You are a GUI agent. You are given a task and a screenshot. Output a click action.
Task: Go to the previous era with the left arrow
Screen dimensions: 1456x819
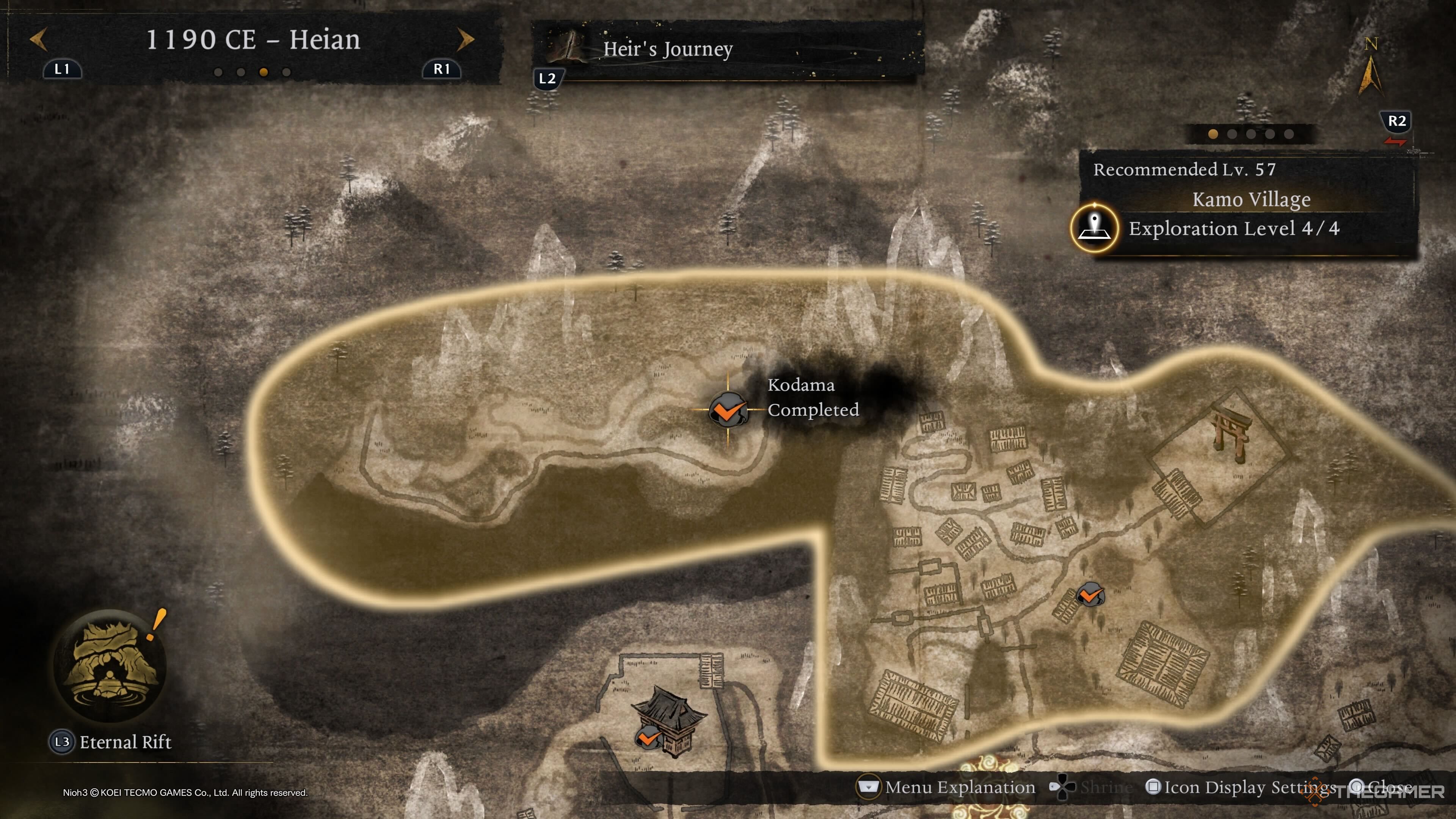click(38, 40)
